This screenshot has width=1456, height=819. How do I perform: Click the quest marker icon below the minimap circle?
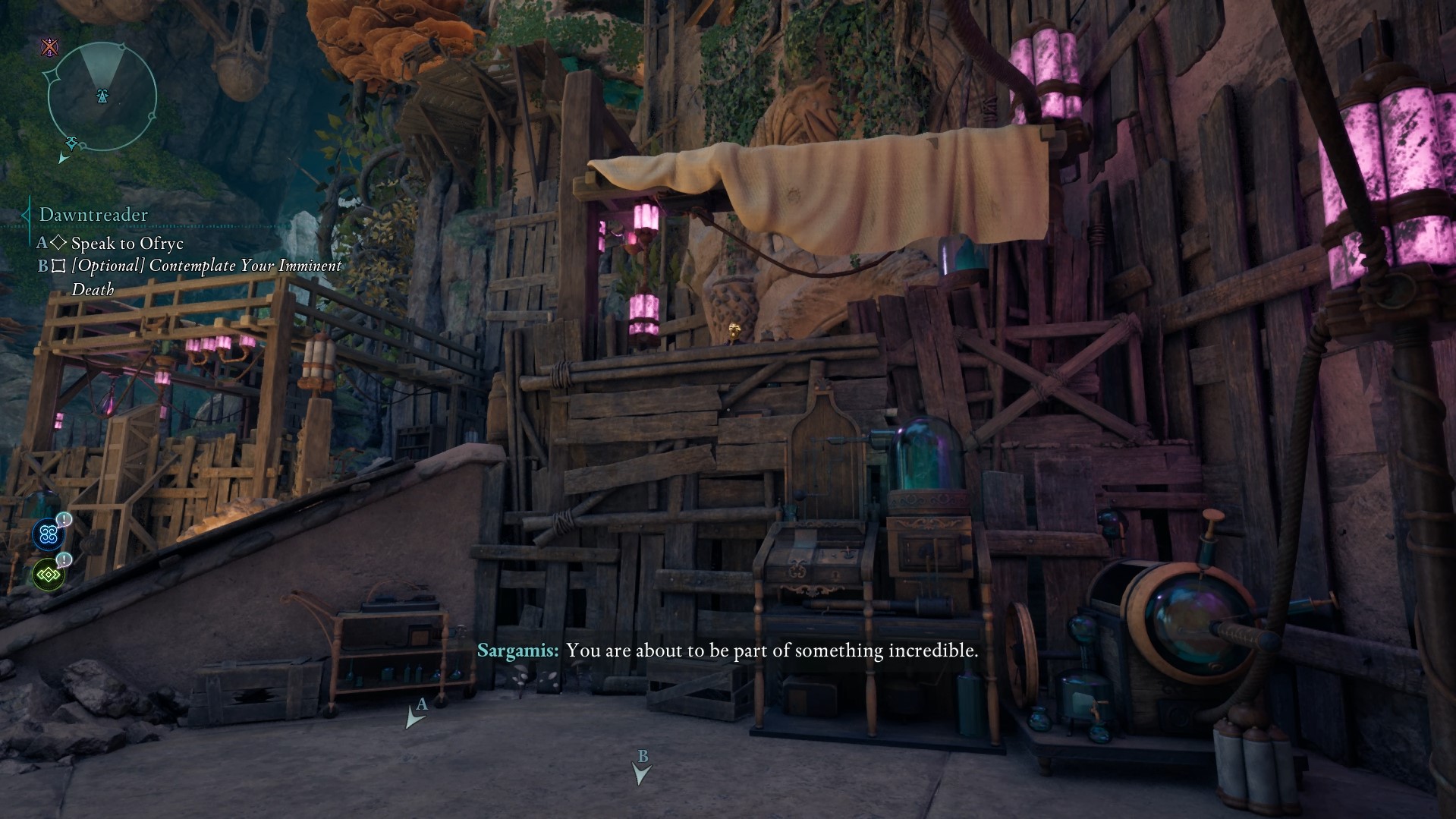tap(71, 141)
